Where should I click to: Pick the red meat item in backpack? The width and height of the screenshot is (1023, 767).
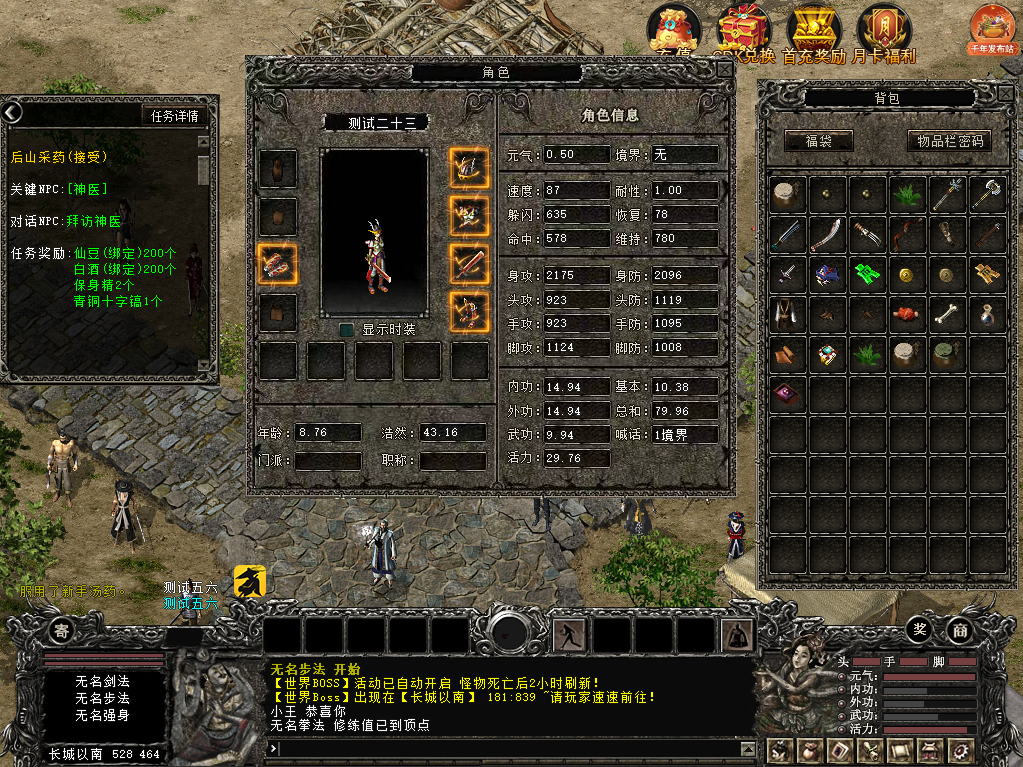[908, 313]
